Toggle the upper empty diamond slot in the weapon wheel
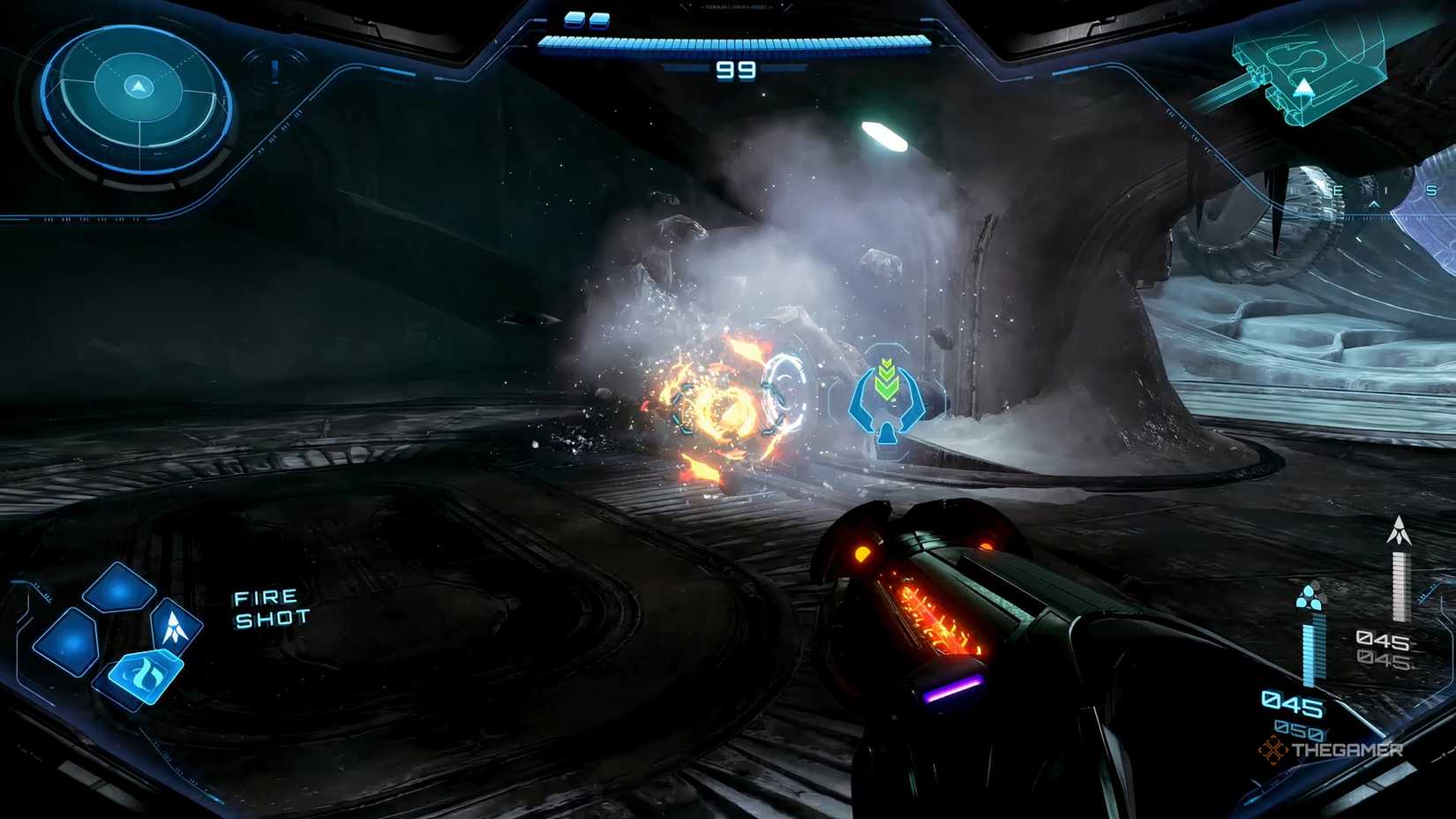This screenshot has height=819, width=1456. pyautogui.click(x=116, y=588)
